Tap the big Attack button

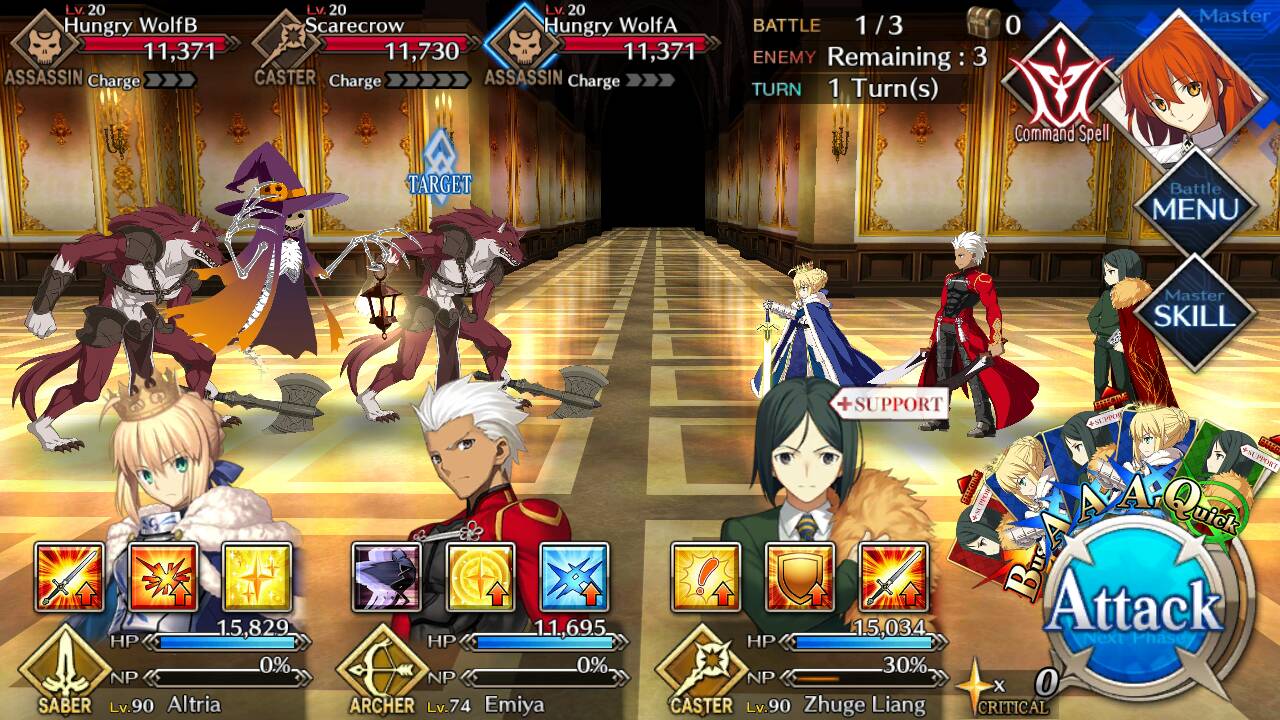1138,608
